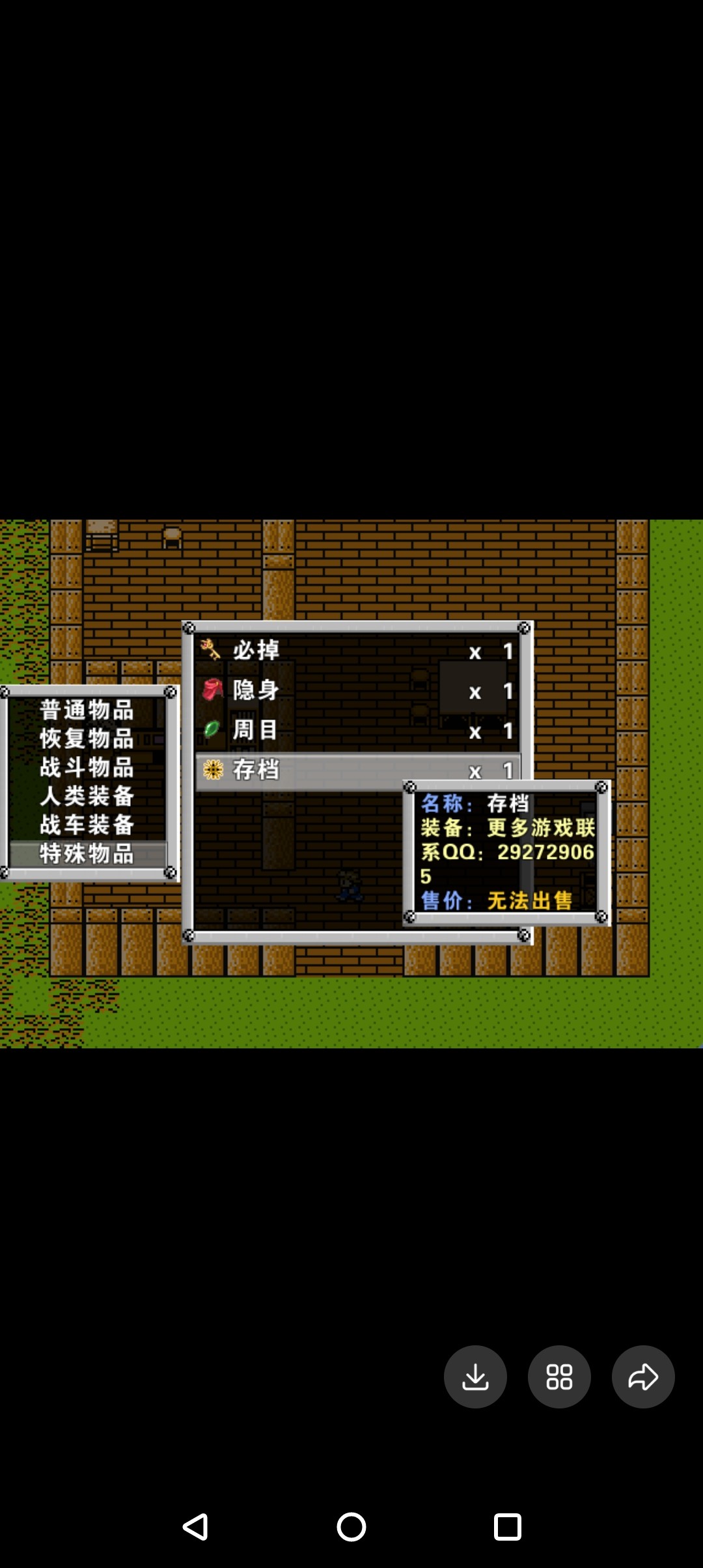The height and width of the screenshot is (1568, 703).
Task: Tap the download button
Action: 475,1377
